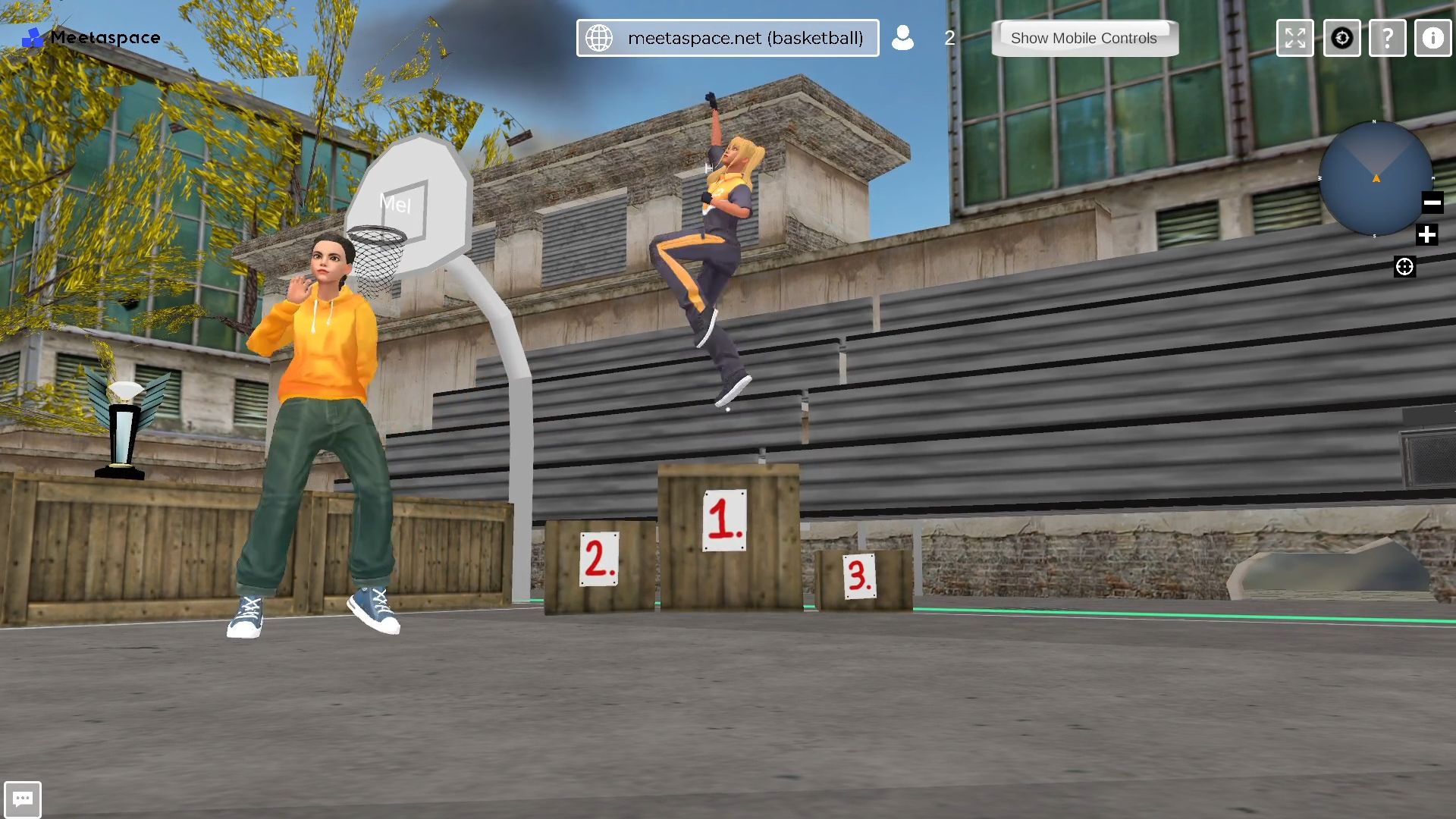Enter fullscreen mode
1456x819 pixels.
pos(1294,38)
